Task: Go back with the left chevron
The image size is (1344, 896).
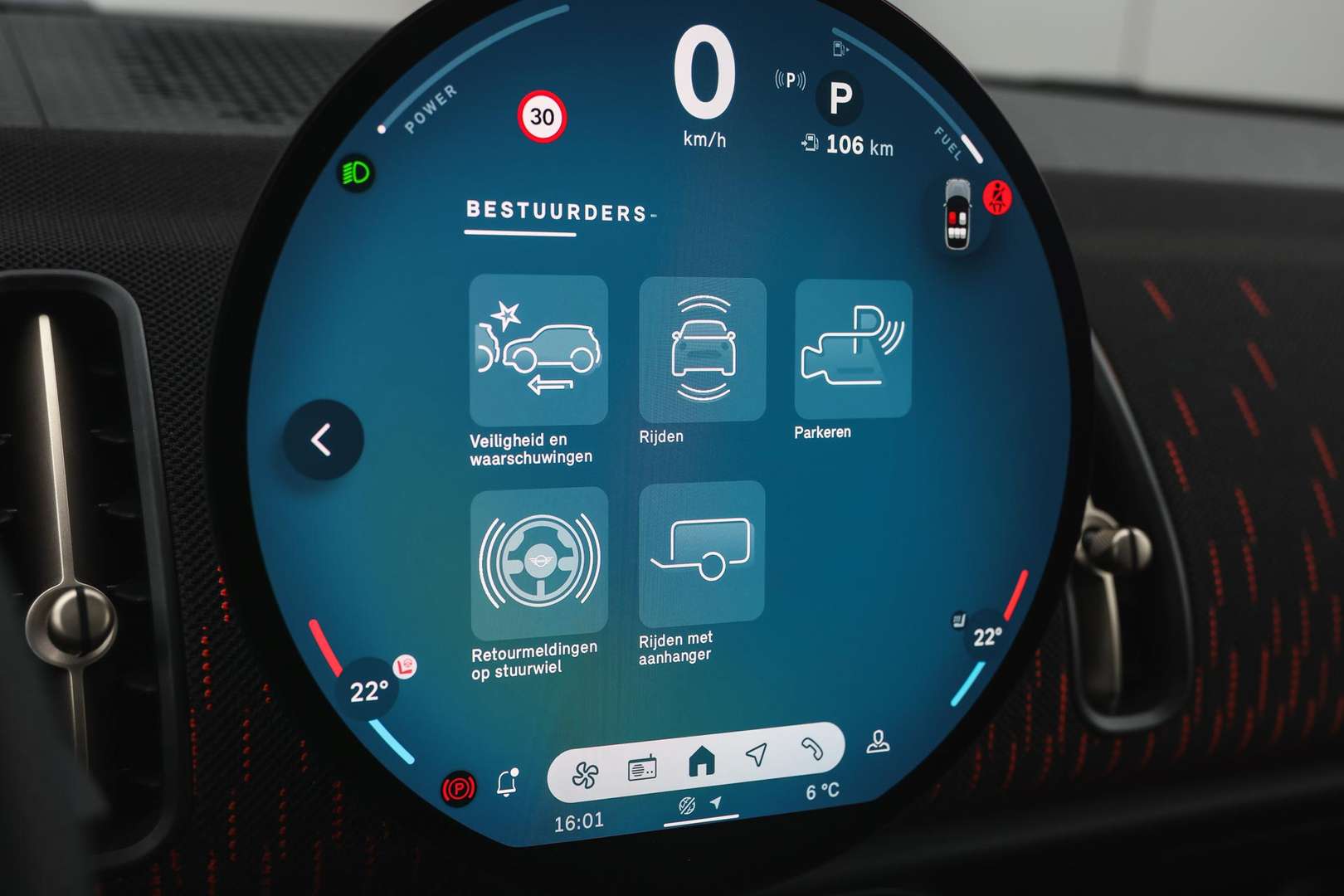Action: (322, 441)
